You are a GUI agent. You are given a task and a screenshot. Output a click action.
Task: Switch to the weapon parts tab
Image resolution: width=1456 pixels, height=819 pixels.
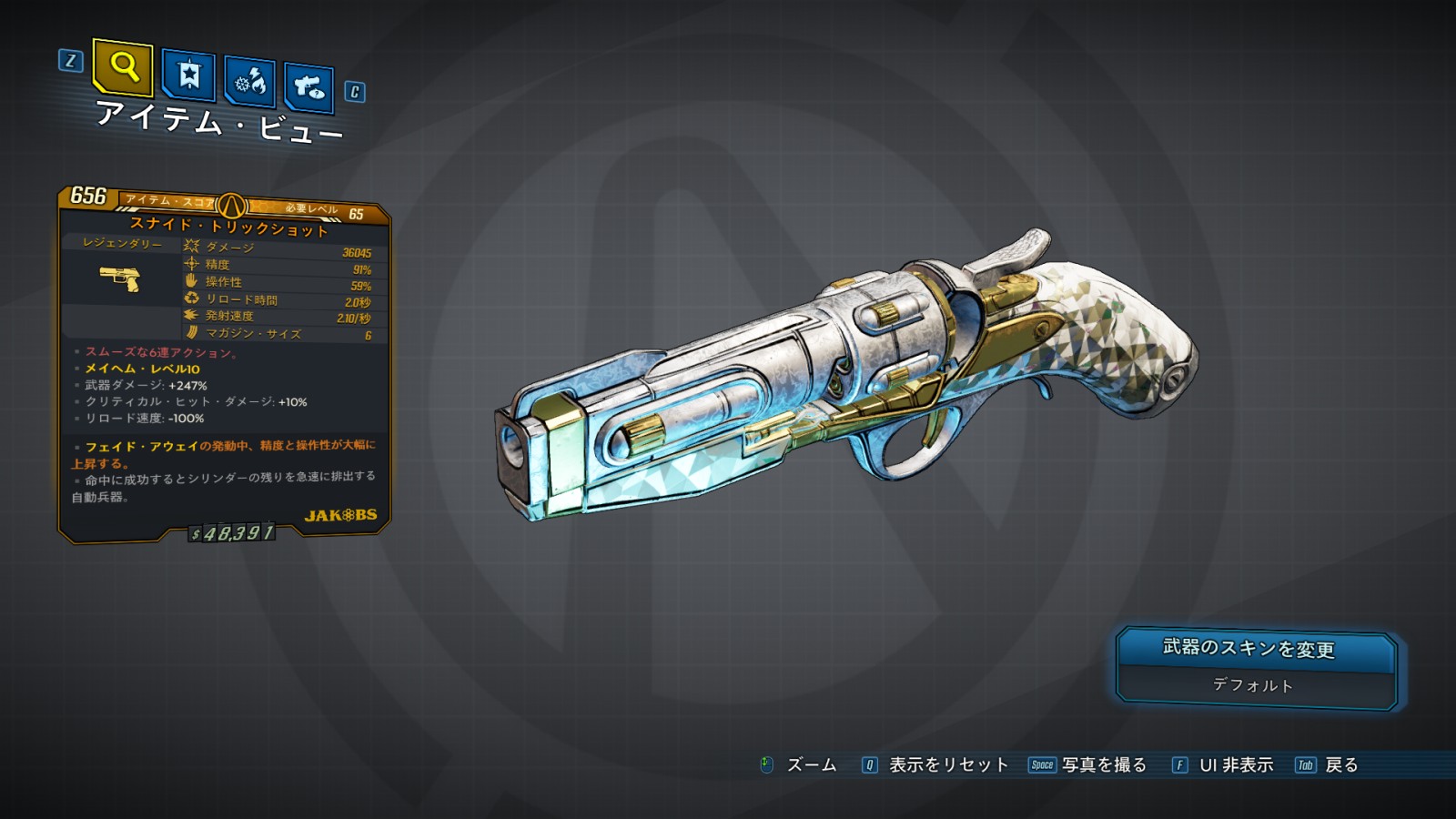point(308,88)
